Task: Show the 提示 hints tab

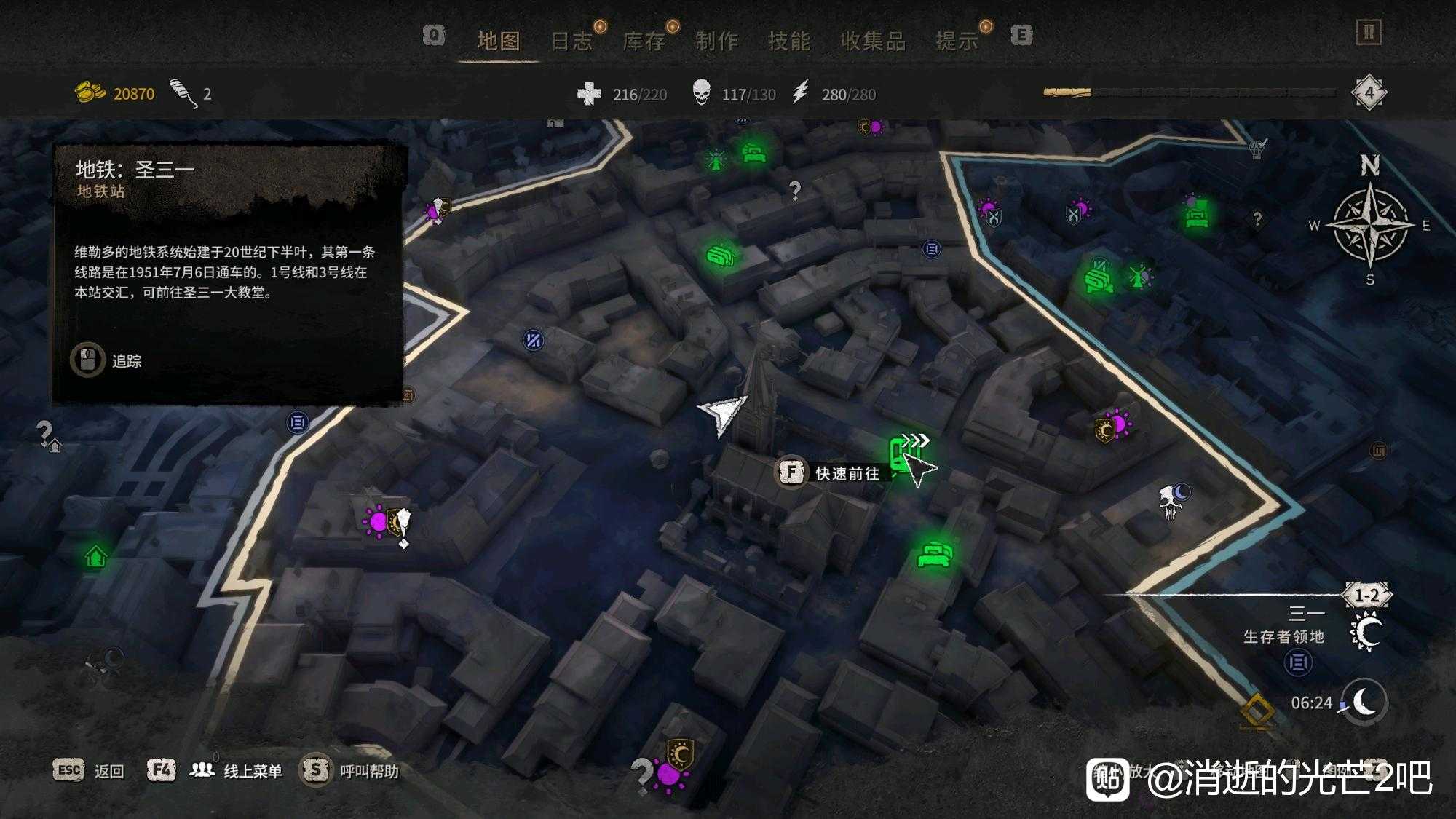Action: point(957,41)
